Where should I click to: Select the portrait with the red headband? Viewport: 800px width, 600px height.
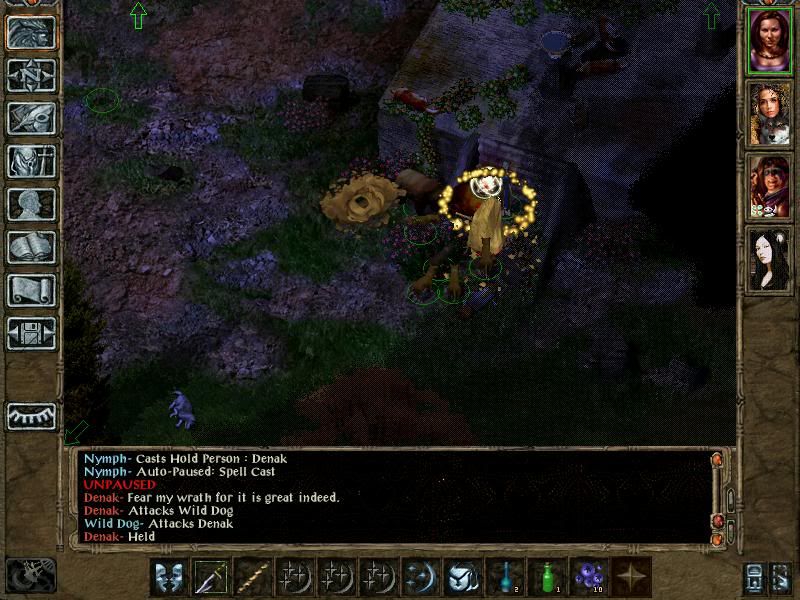click(x=769, y=186)
